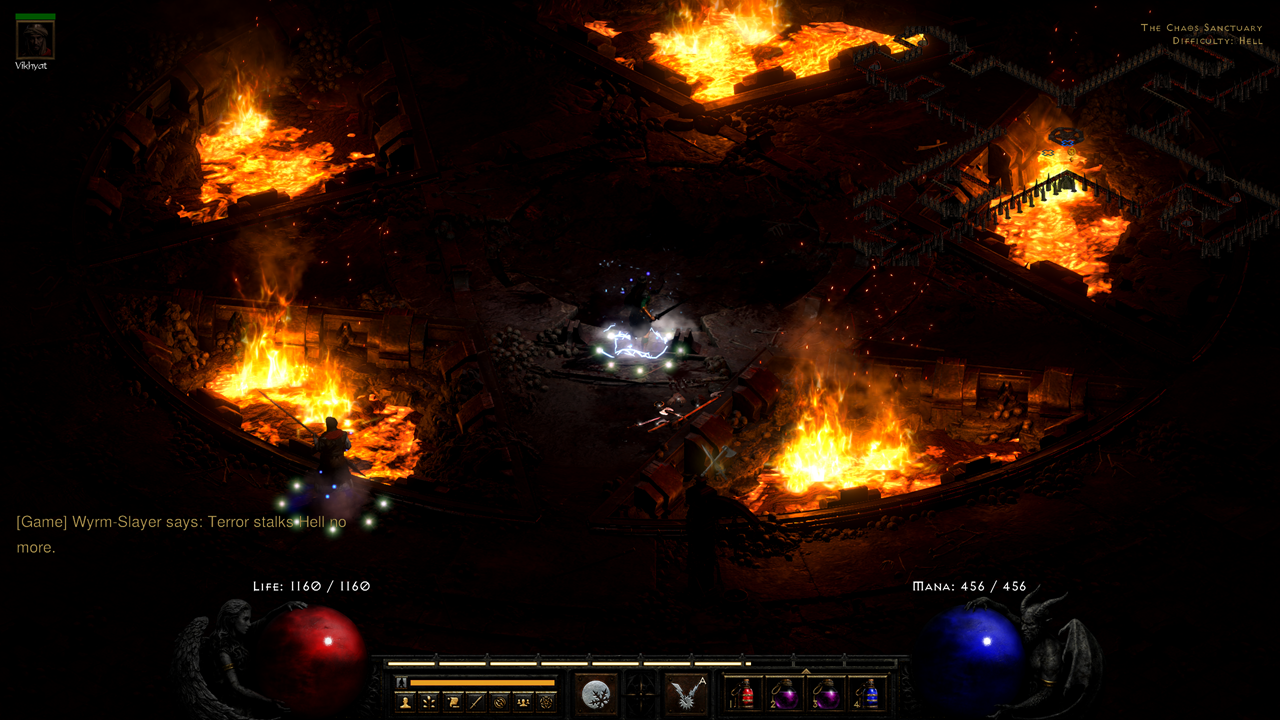Screen dimensions: 1280x720
Task: Drink the rejuvenation potion in belt slot 2
Action: coord(785,694)
